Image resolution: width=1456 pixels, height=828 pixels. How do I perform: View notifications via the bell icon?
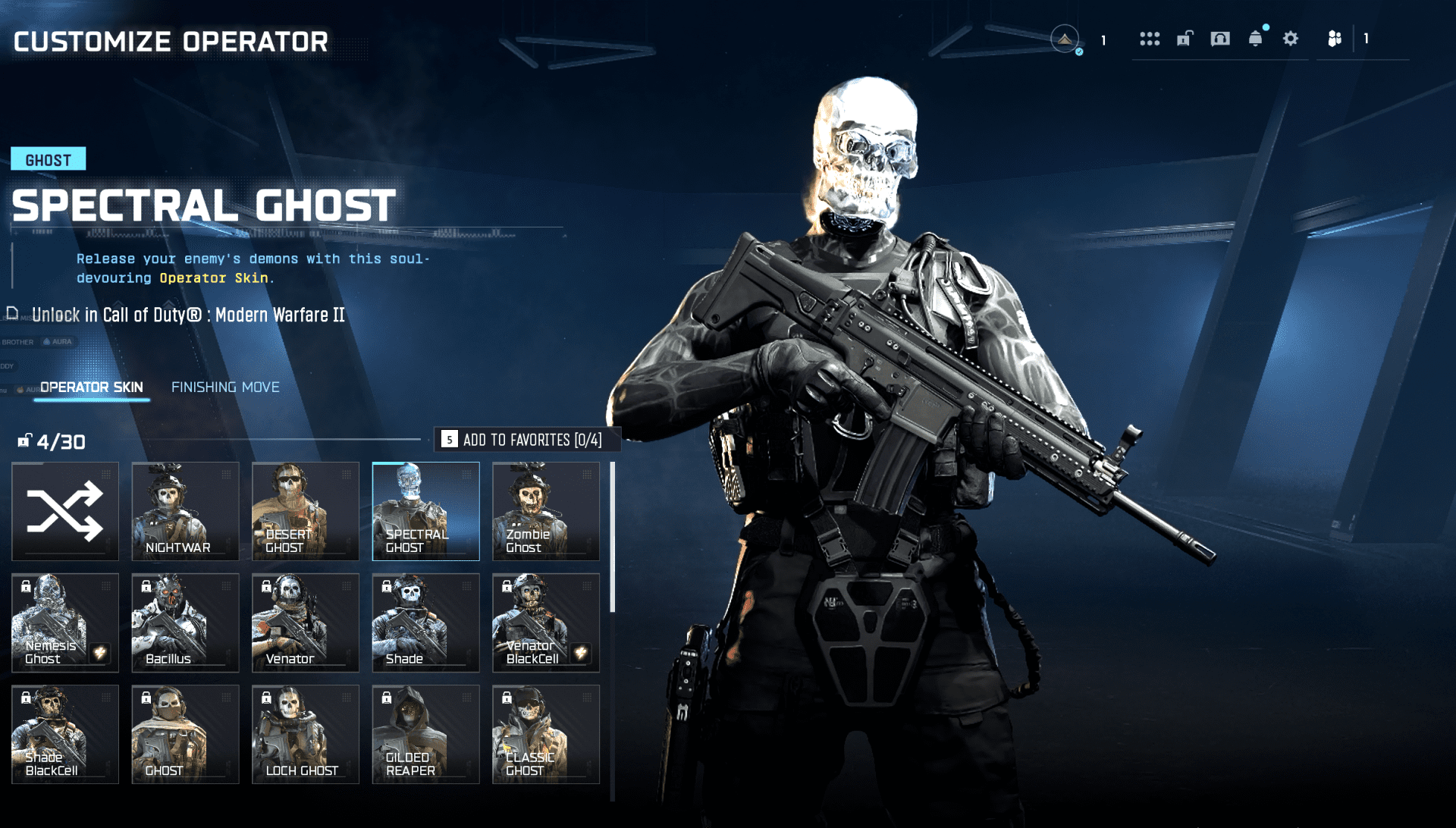tap(1254, 38)
